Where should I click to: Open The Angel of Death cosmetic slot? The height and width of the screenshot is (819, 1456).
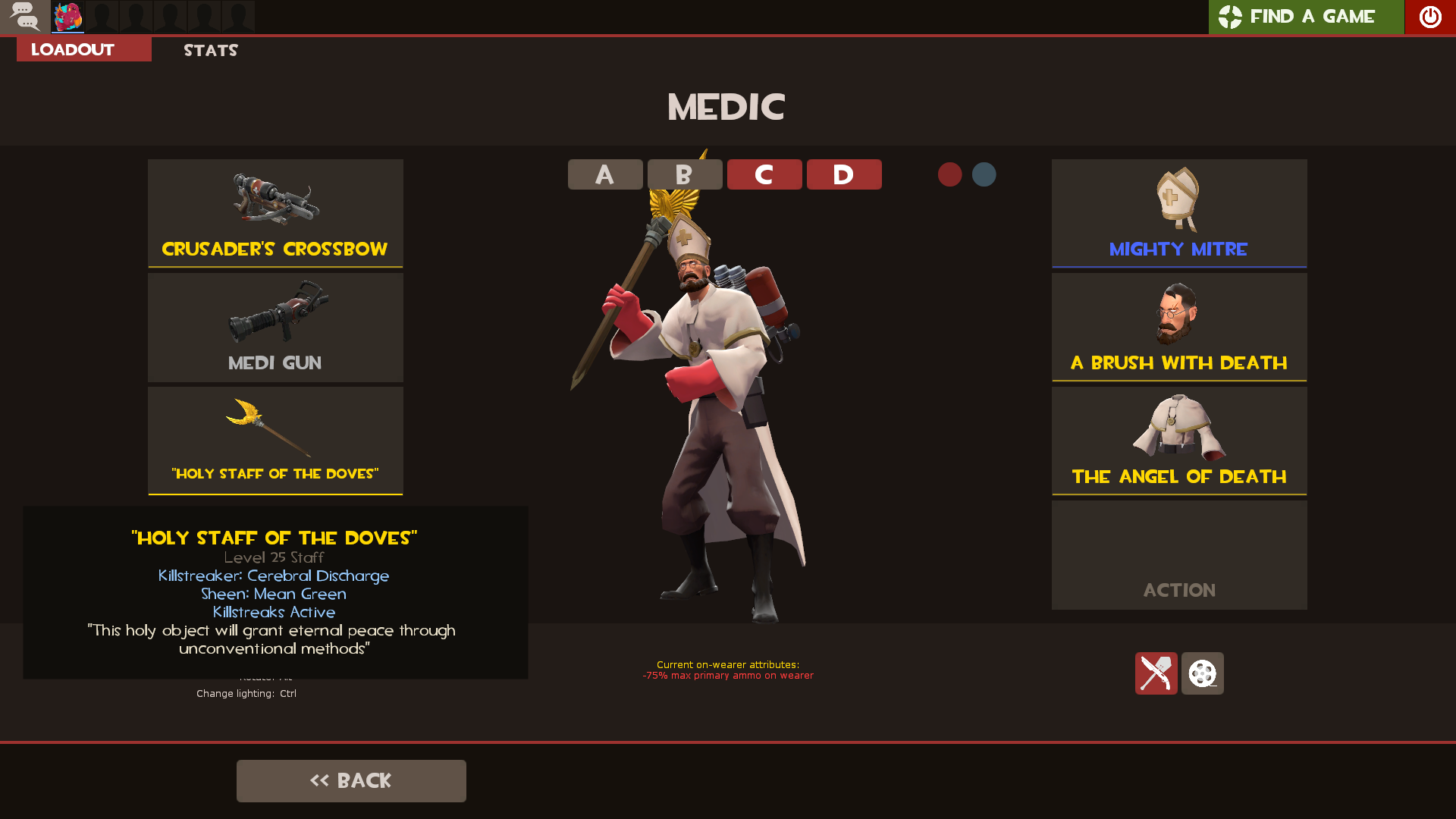click(1179, 441)
